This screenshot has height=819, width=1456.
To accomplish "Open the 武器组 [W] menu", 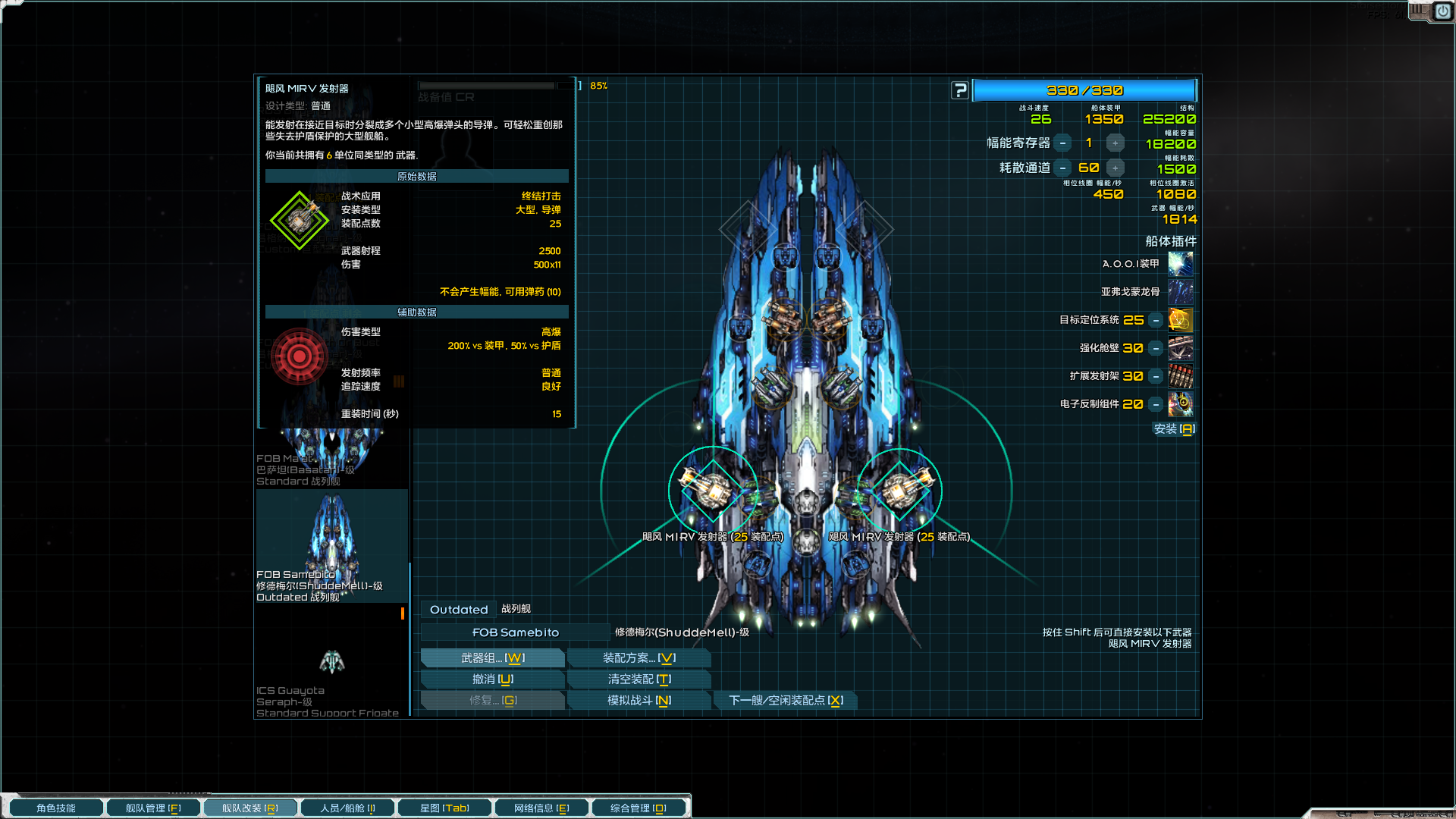I will pyautogui.click(x=492, y=657).
